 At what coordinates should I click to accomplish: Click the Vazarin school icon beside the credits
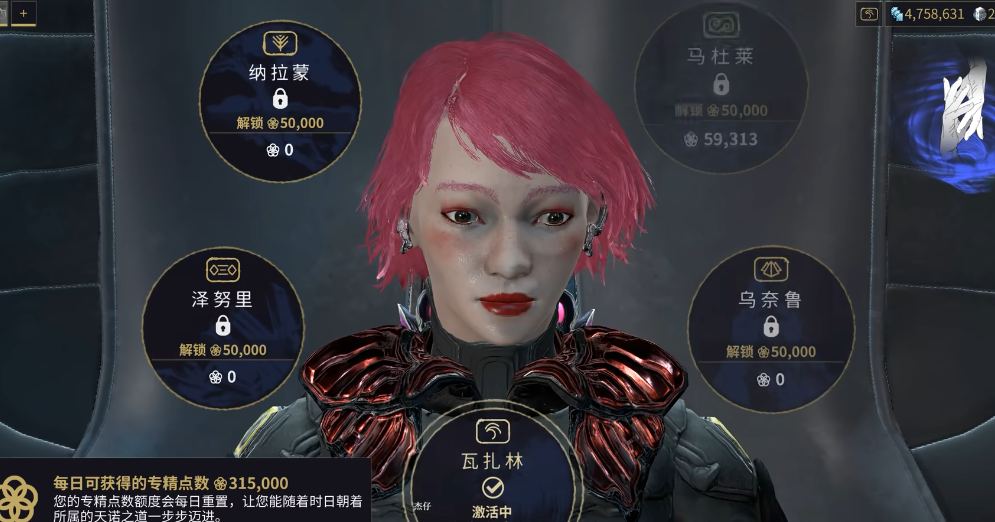point(869,14)
